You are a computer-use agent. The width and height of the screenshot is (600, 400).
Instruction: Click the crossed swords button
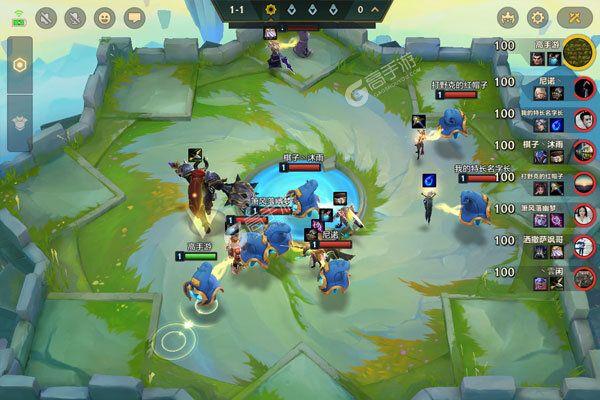[x=573, y=18]
